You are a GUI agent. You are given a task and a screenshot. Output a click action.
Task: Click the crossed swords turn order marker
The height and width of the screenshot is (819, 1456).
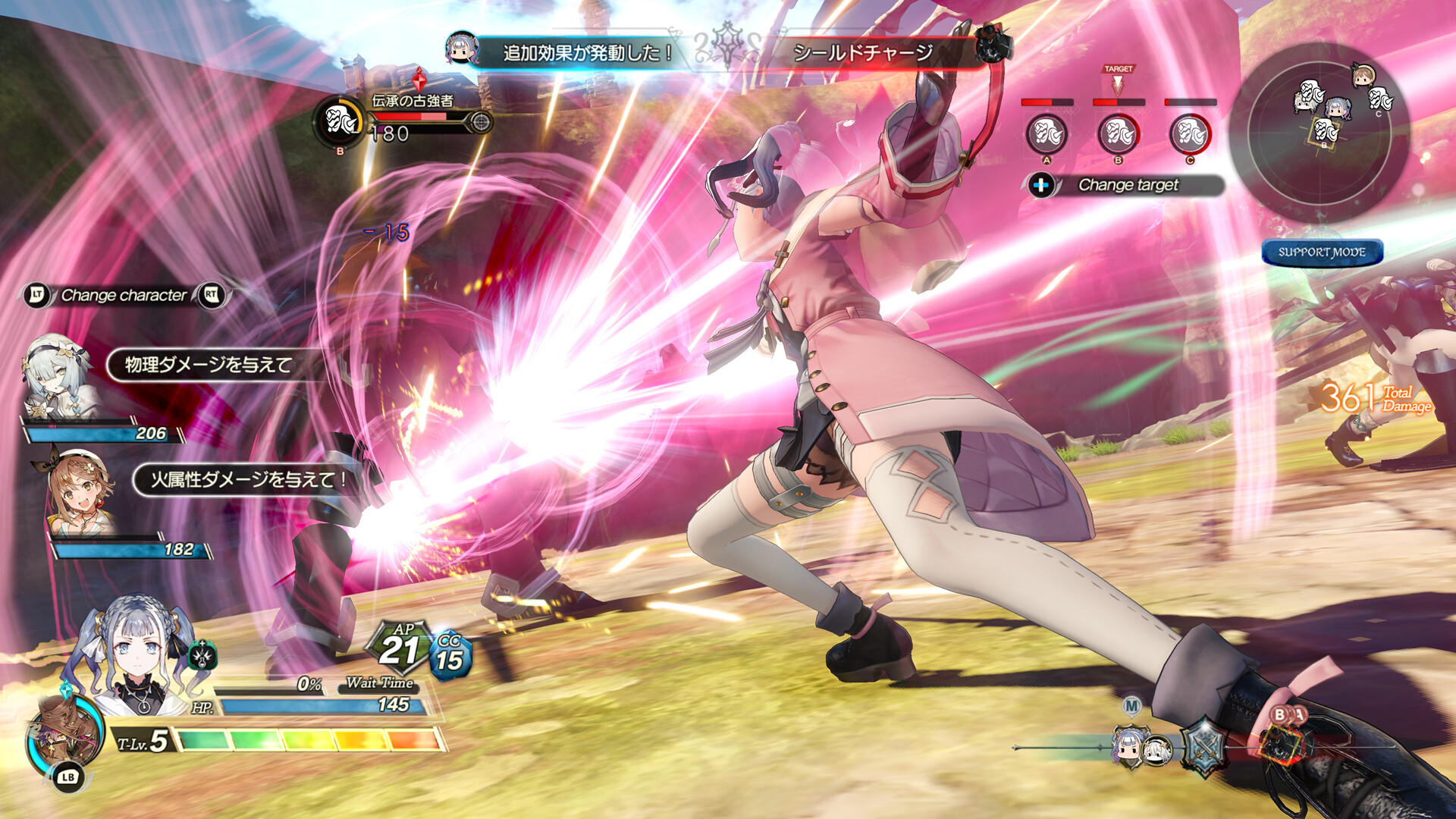pos(1203,746)
